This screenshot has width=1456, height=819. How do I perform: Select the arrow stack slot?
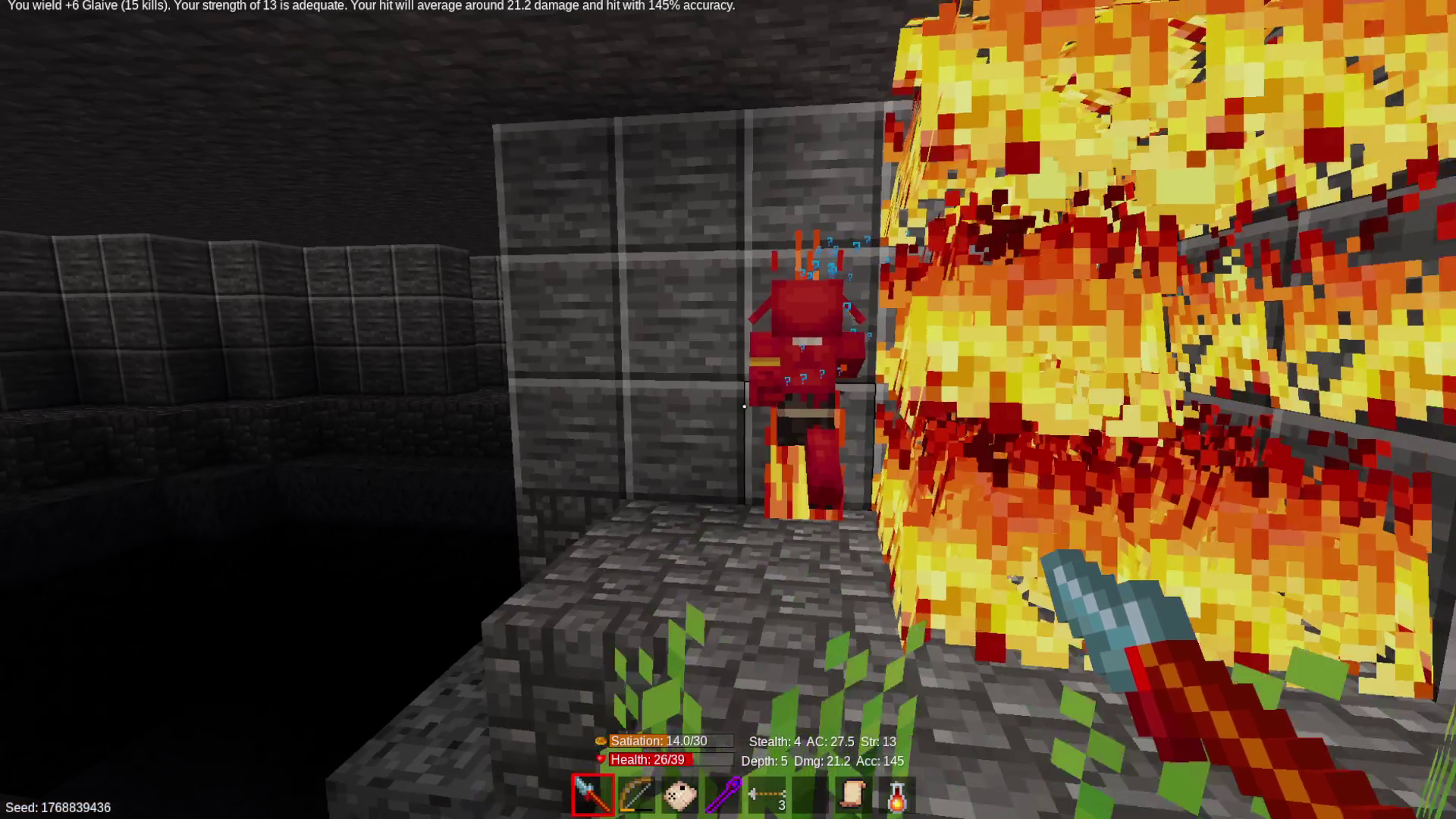(767, 795)
